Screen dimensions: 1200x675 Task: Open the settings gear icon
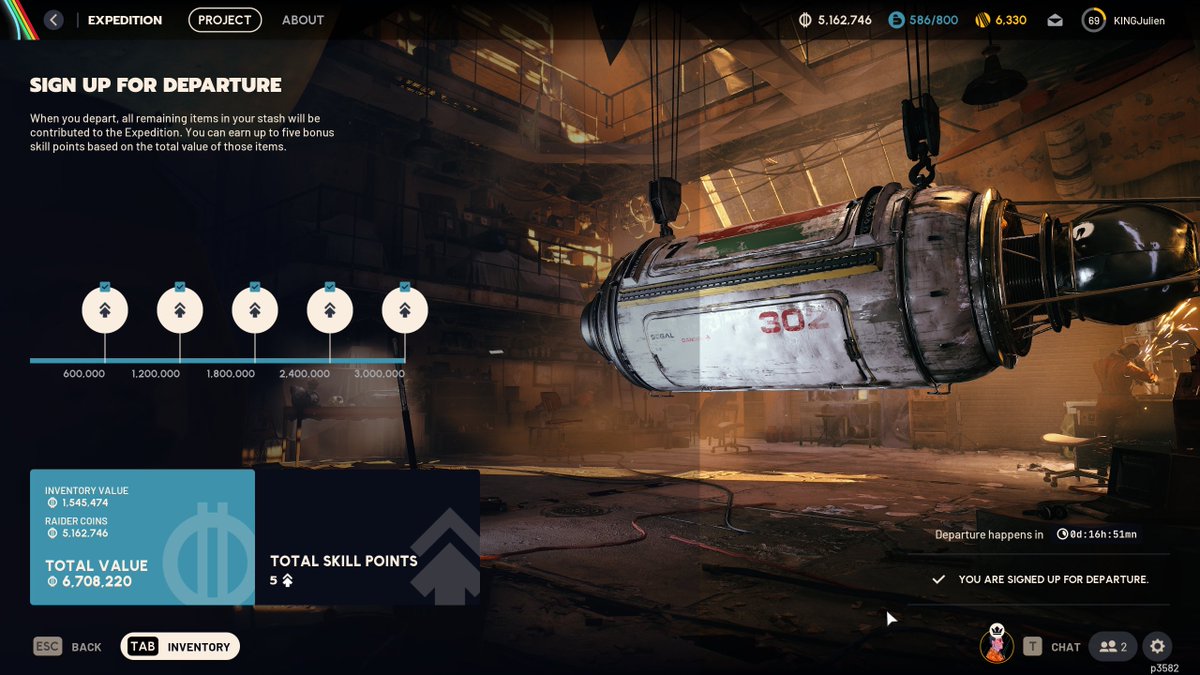(1158, 647)
